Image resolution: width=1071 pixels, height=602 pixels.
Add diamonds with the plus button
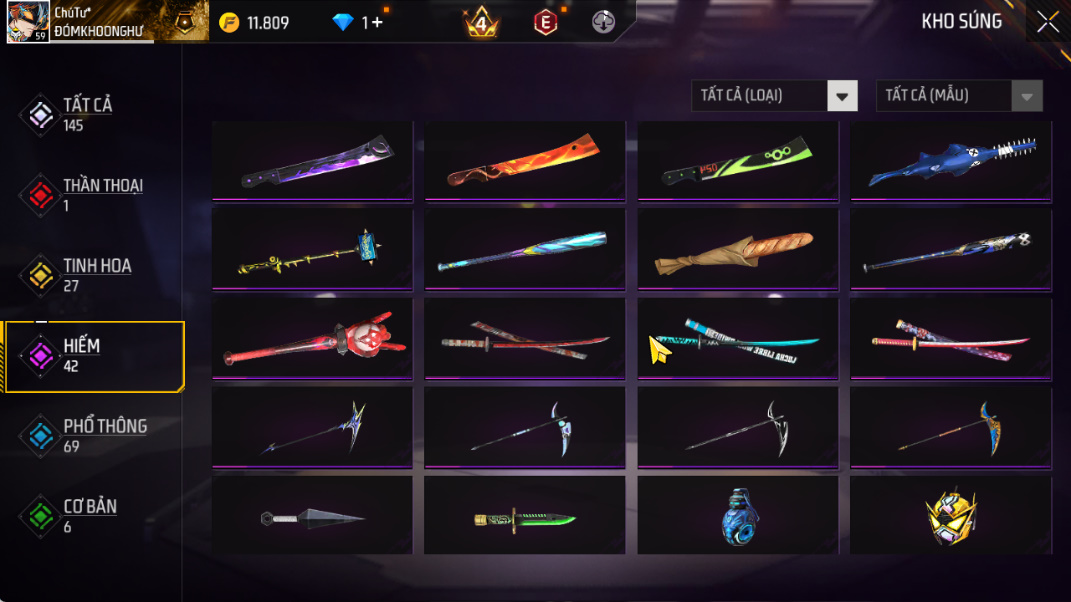[376, 22]
